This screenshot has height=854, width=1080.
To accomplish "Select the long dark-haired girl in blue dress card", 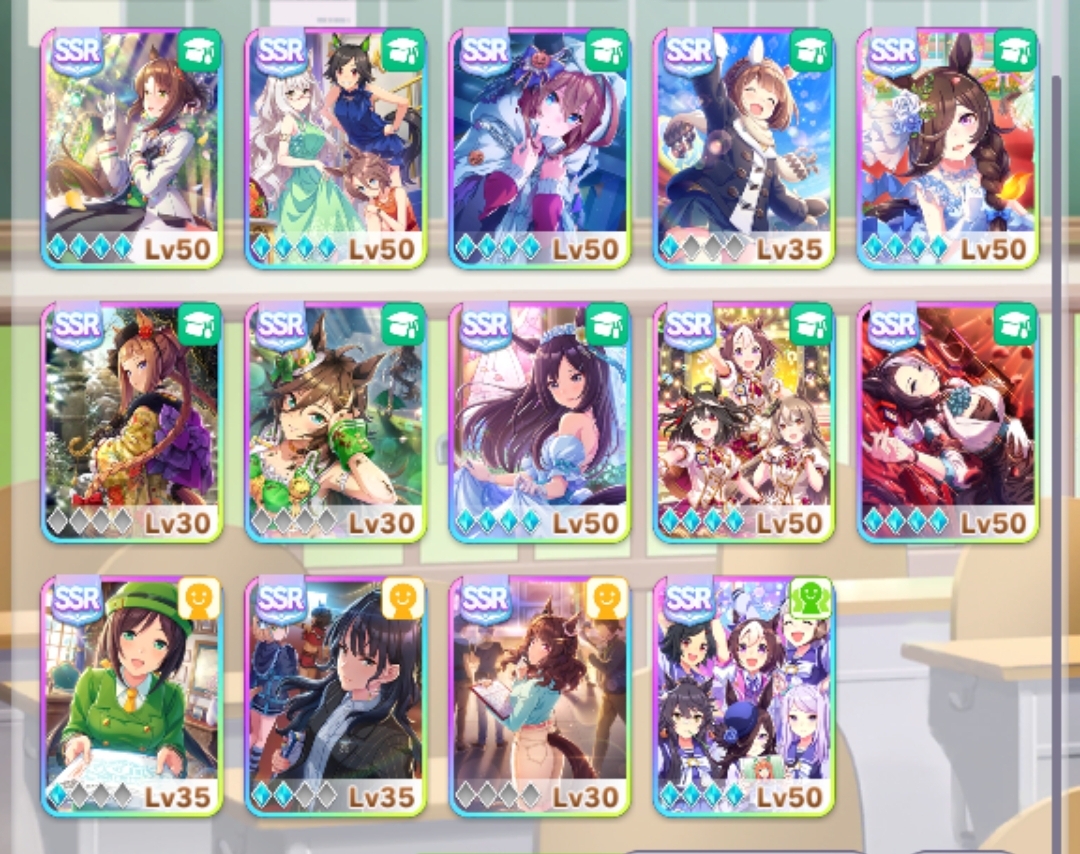I will (540, 422).
